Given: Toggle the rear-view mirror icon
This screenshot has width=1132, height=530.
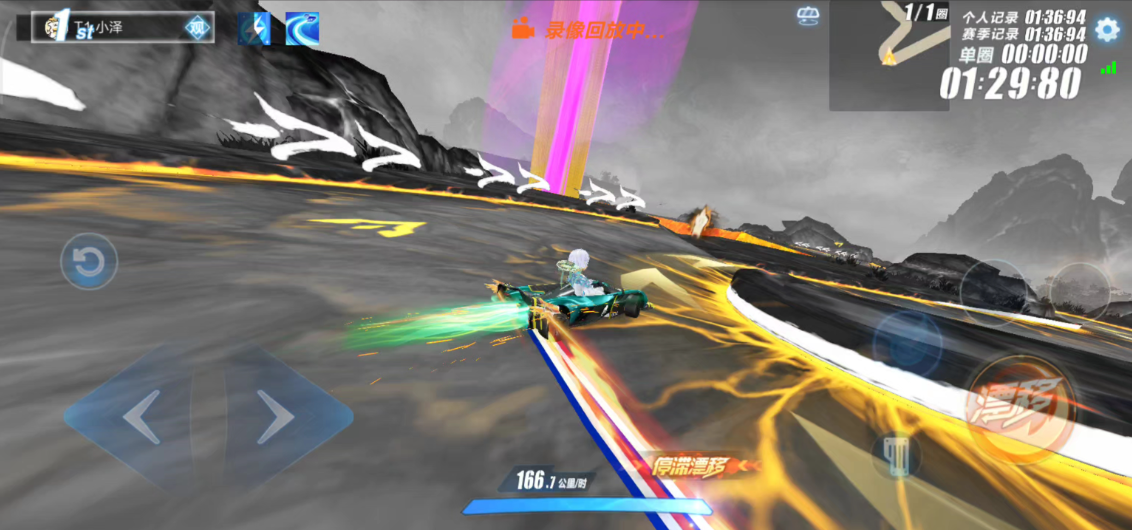Looking at the screenshot, I should [808, 15].
